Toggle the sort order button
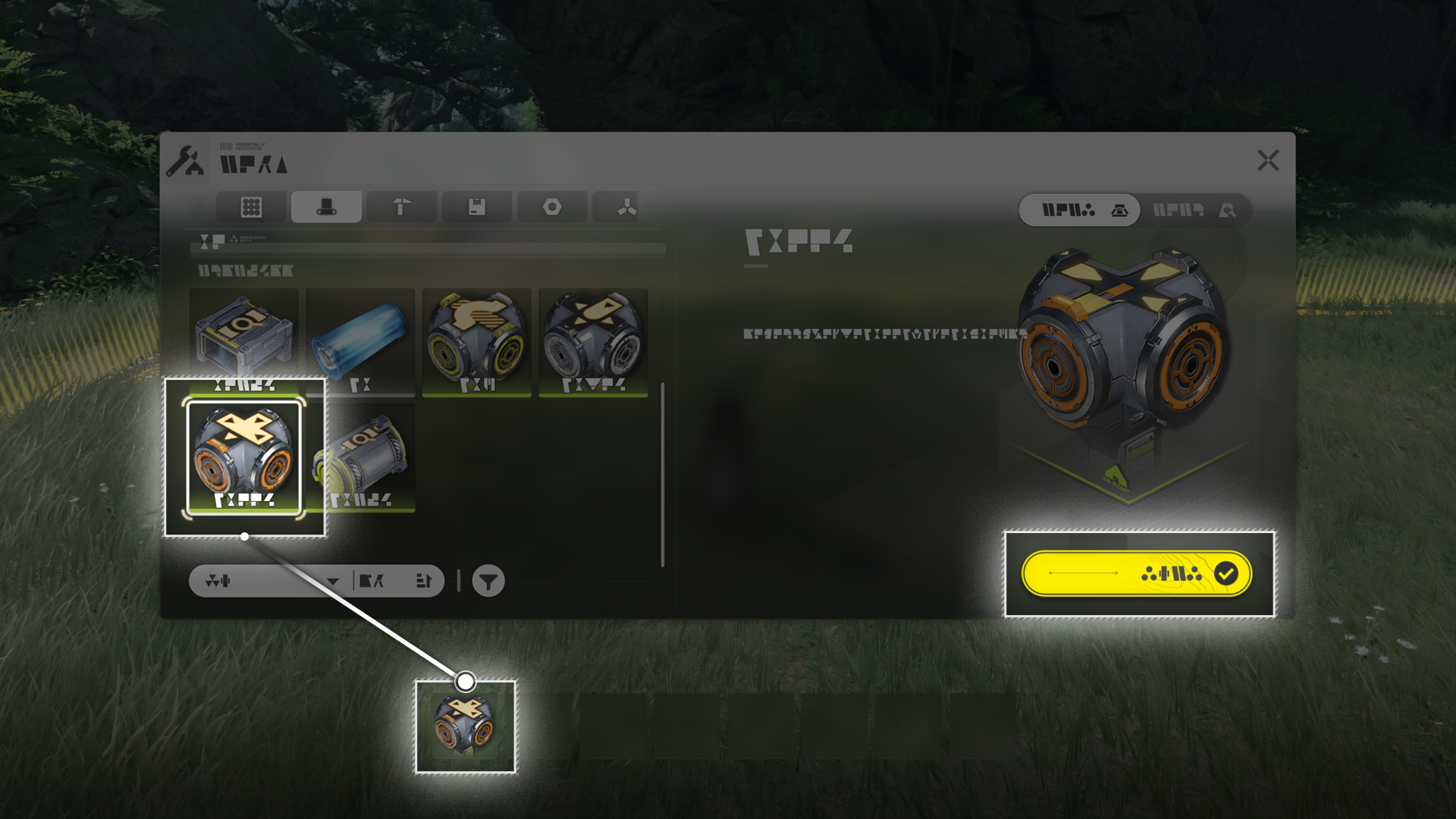 pos(423,582)
